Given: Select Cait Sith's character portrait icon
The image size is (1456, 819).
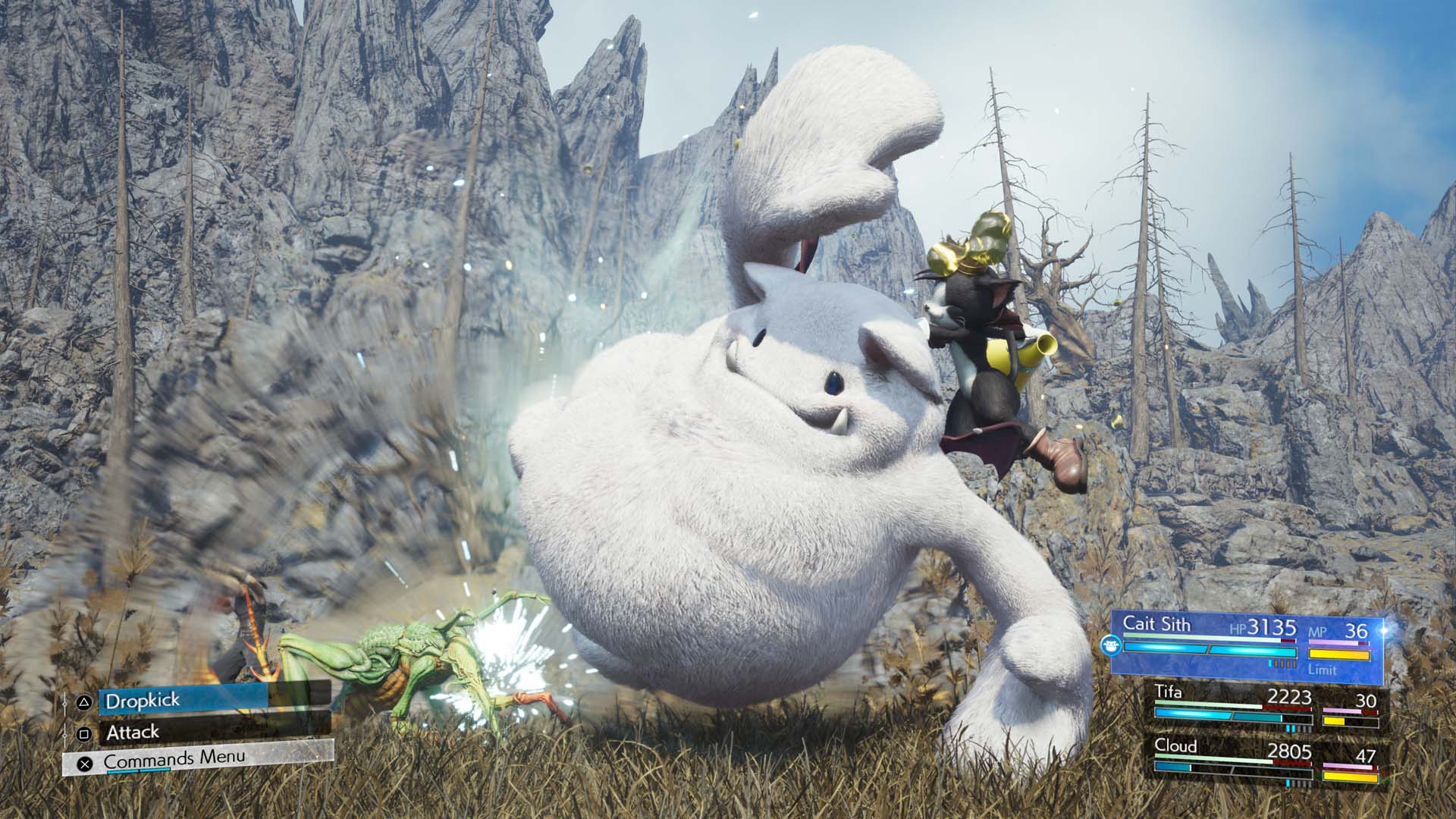Looking at the screenshot, I should [x=1111, y=645].
